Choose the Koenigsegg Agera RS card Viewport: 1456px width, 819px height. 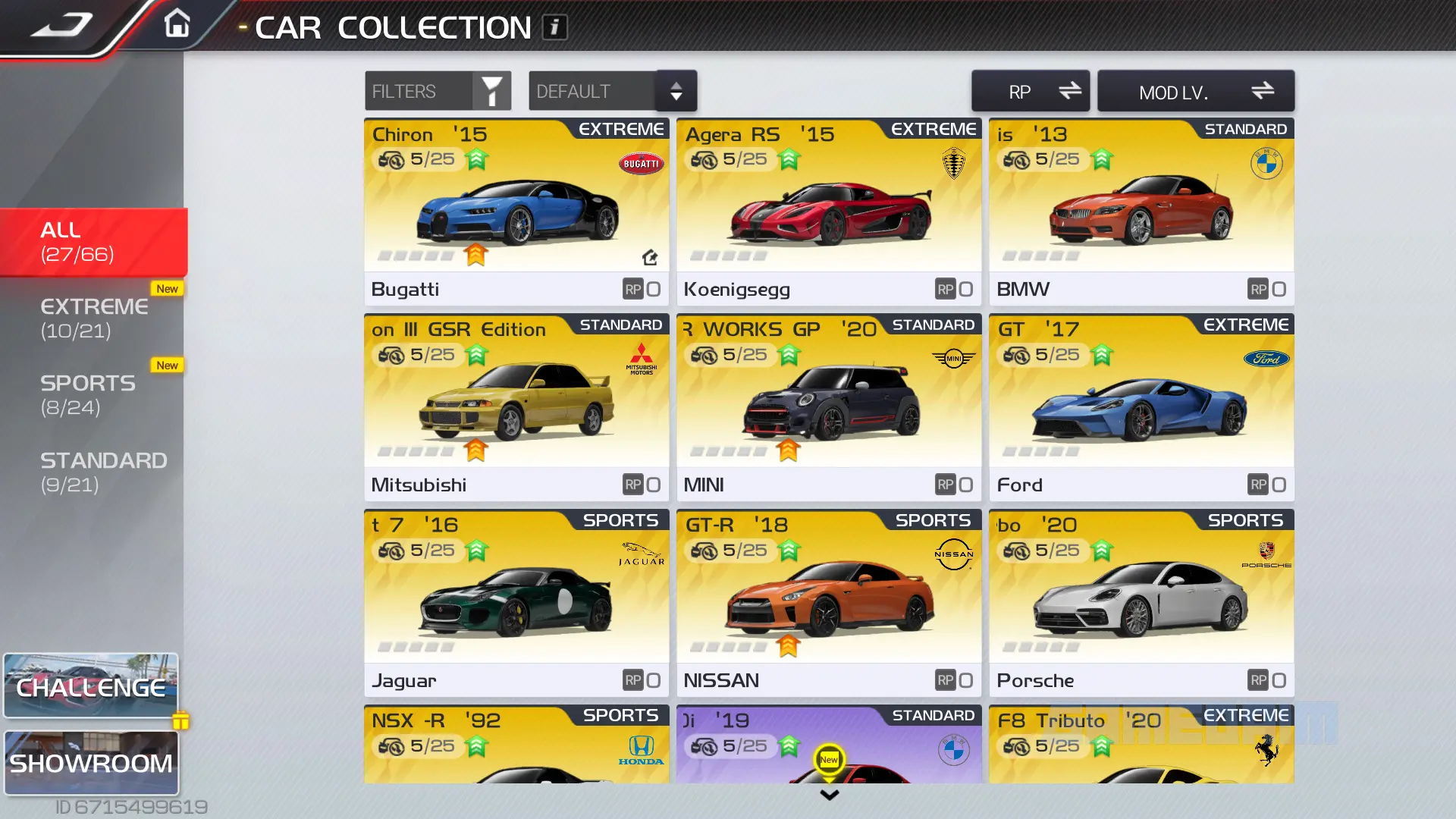829,212
